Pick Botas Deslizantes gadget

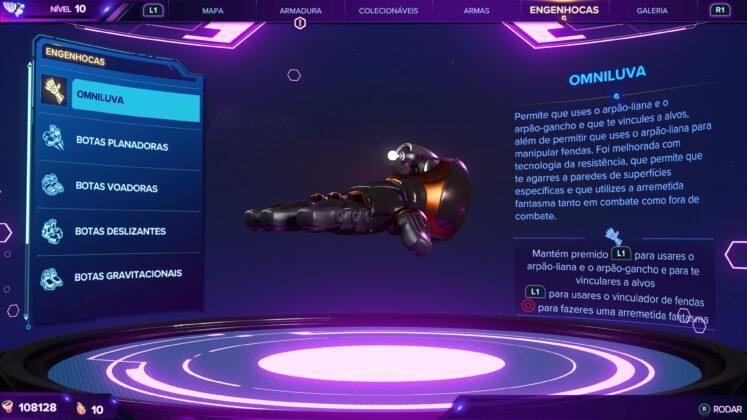120,231
